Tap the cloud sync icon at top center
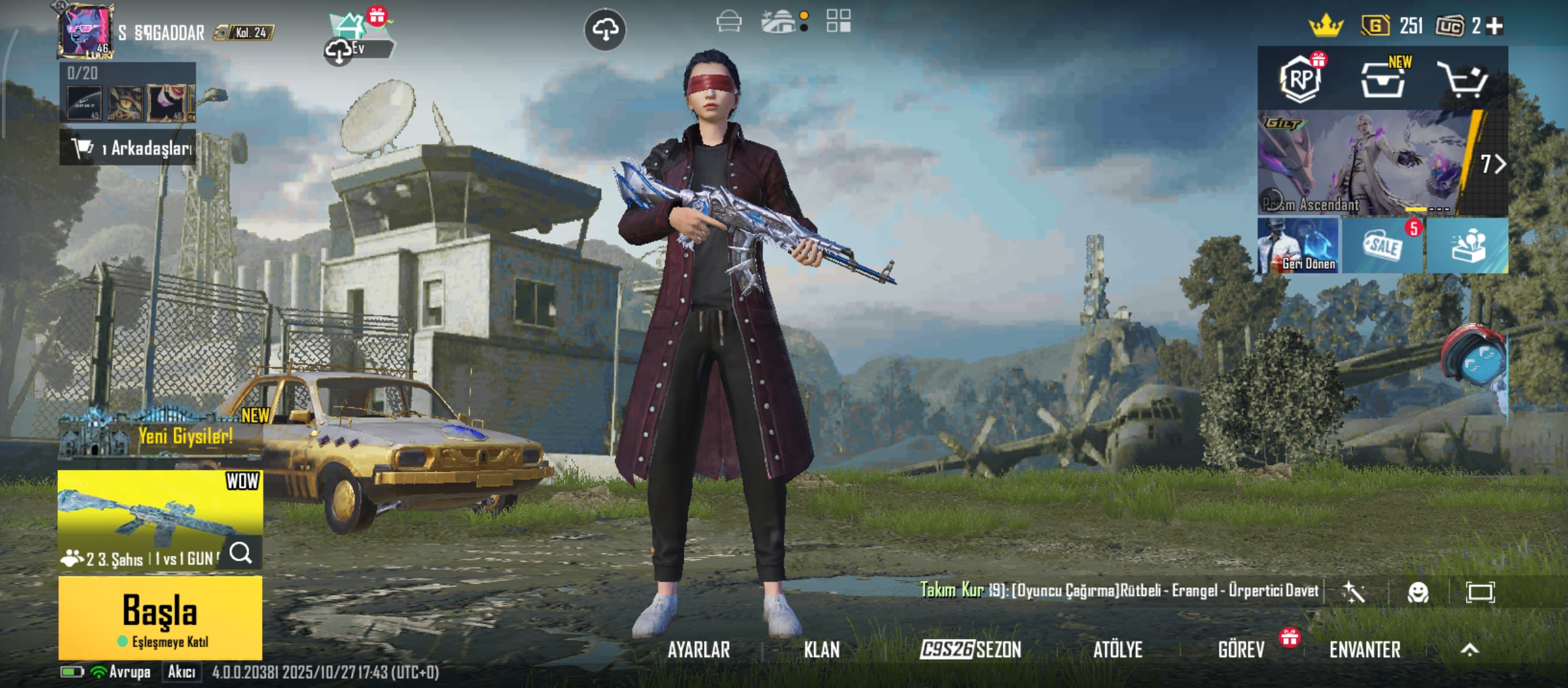Viewport: 1568px width, 688px height. 607,30
